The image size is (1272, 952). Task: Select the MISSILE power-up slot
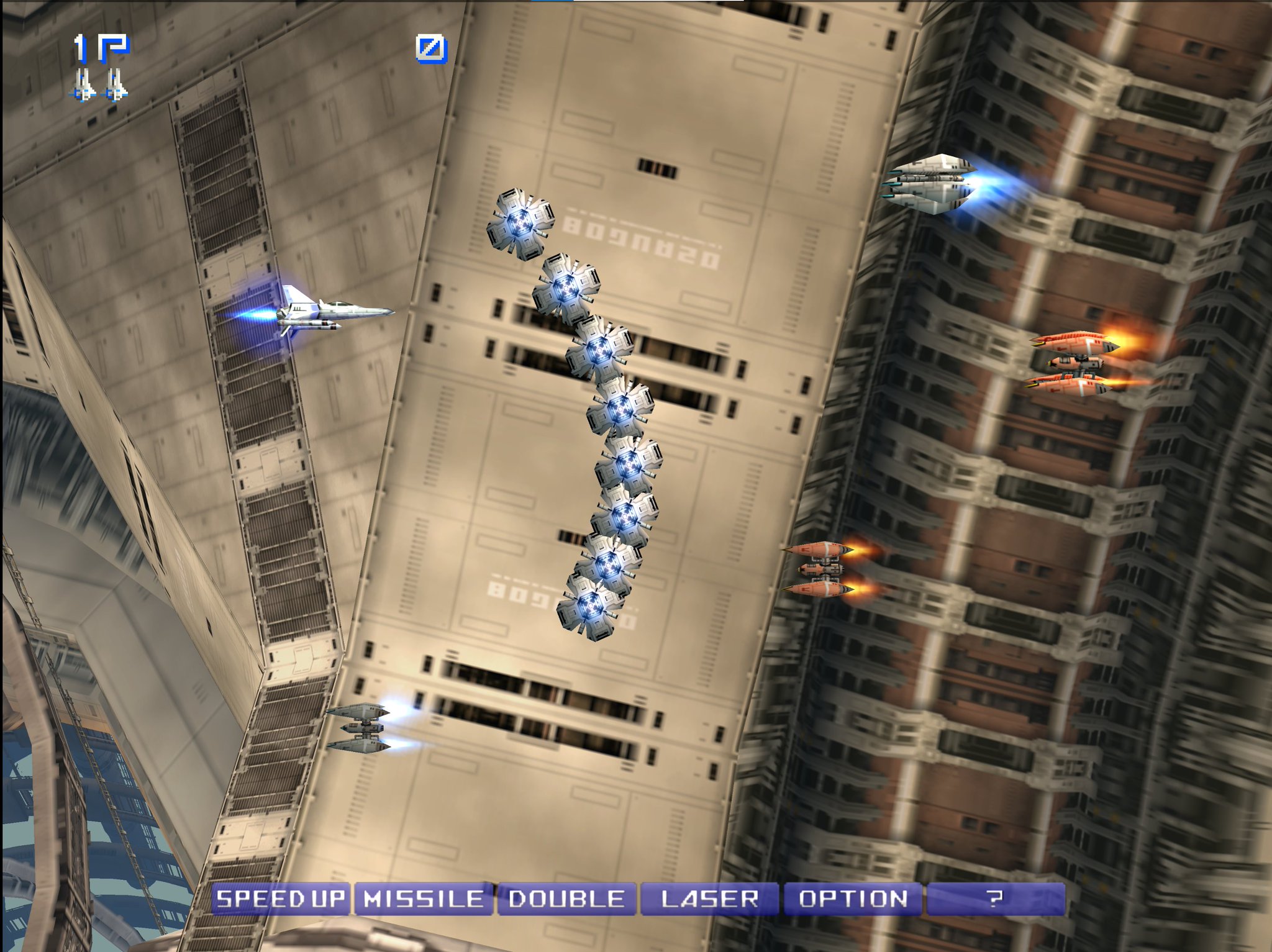tap(422, 897)
